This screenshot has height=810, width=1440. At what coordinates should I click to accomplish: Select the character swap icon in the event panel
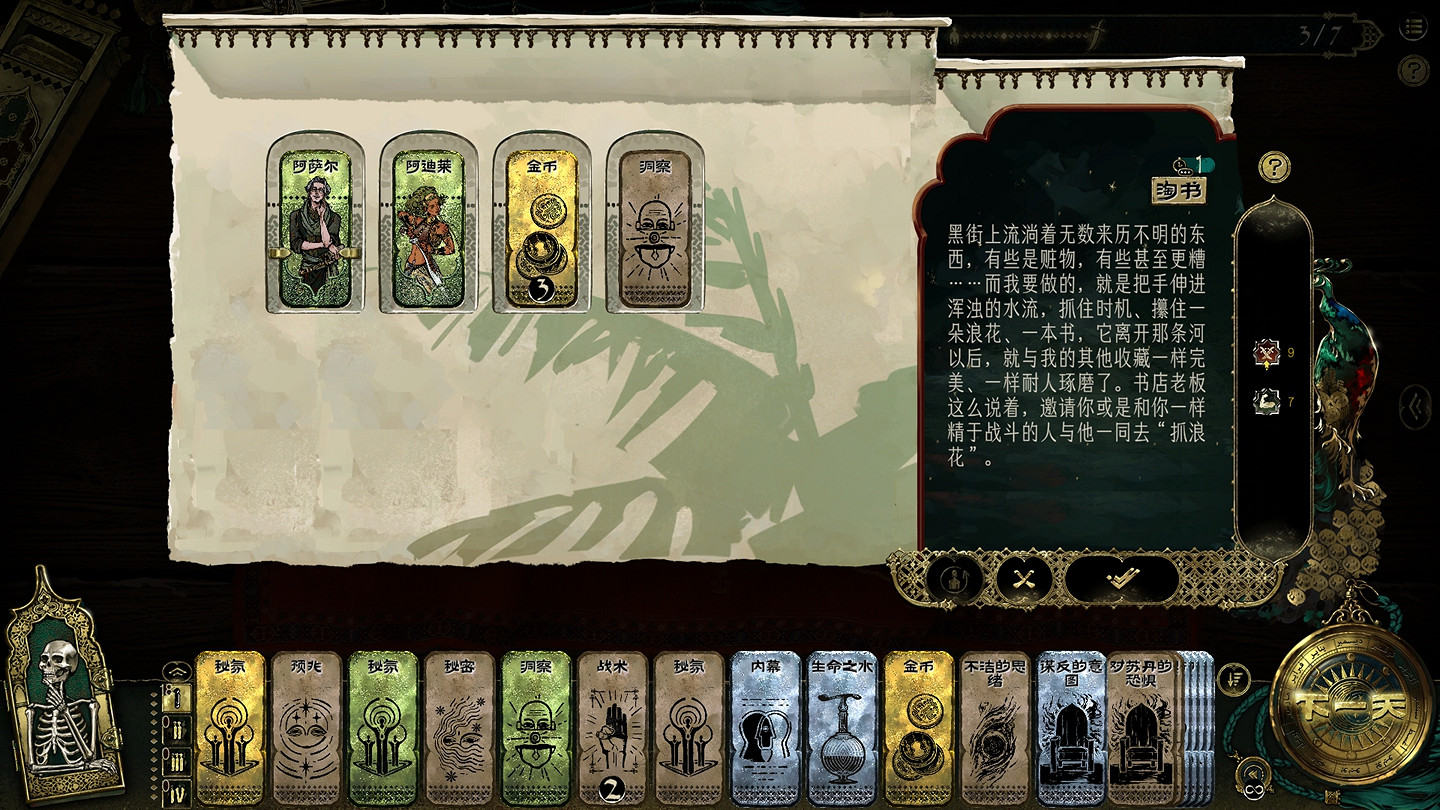click(x=955, y=578)
